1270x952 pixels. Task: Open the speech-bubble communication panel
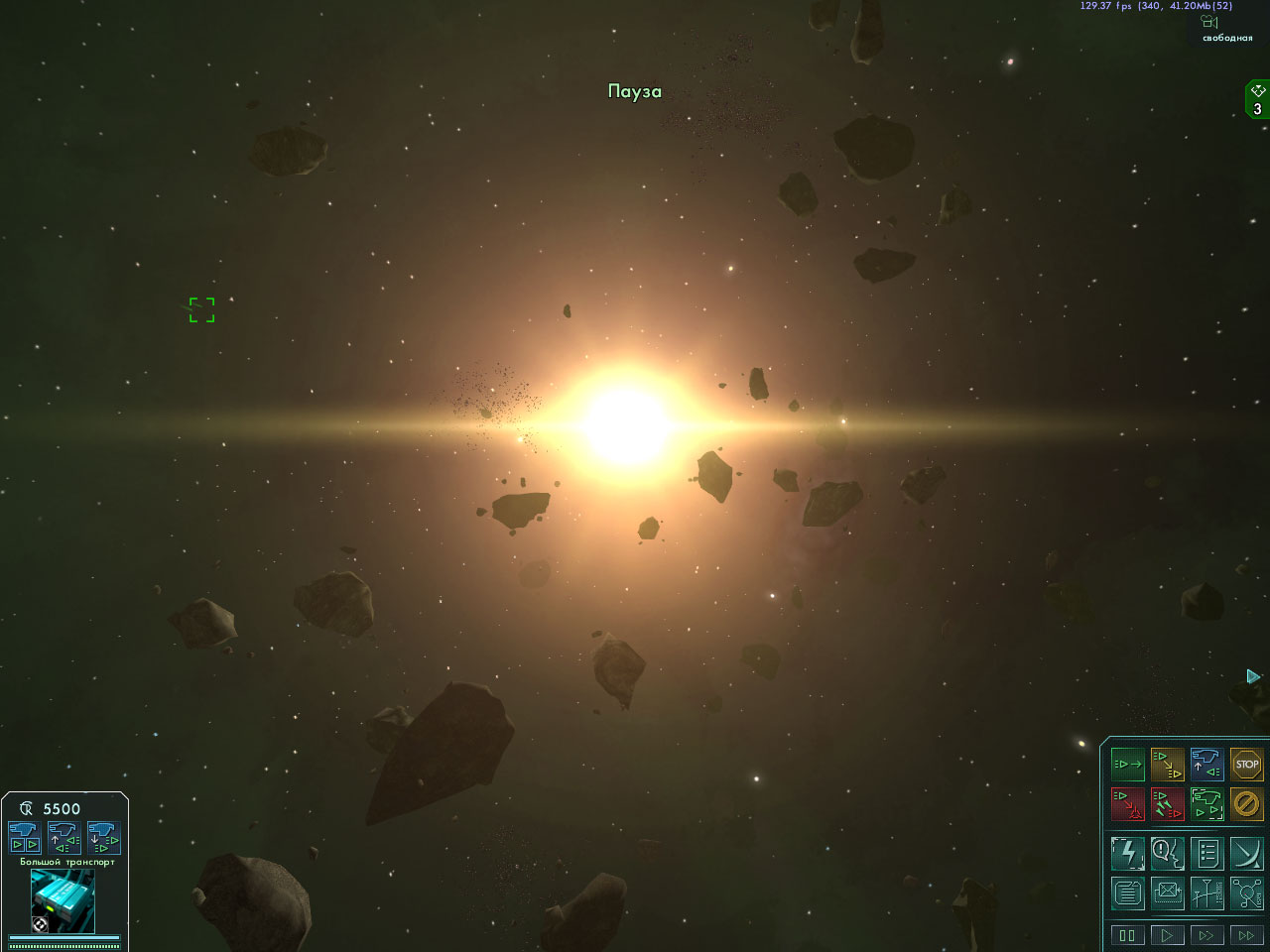[1167, 853]
